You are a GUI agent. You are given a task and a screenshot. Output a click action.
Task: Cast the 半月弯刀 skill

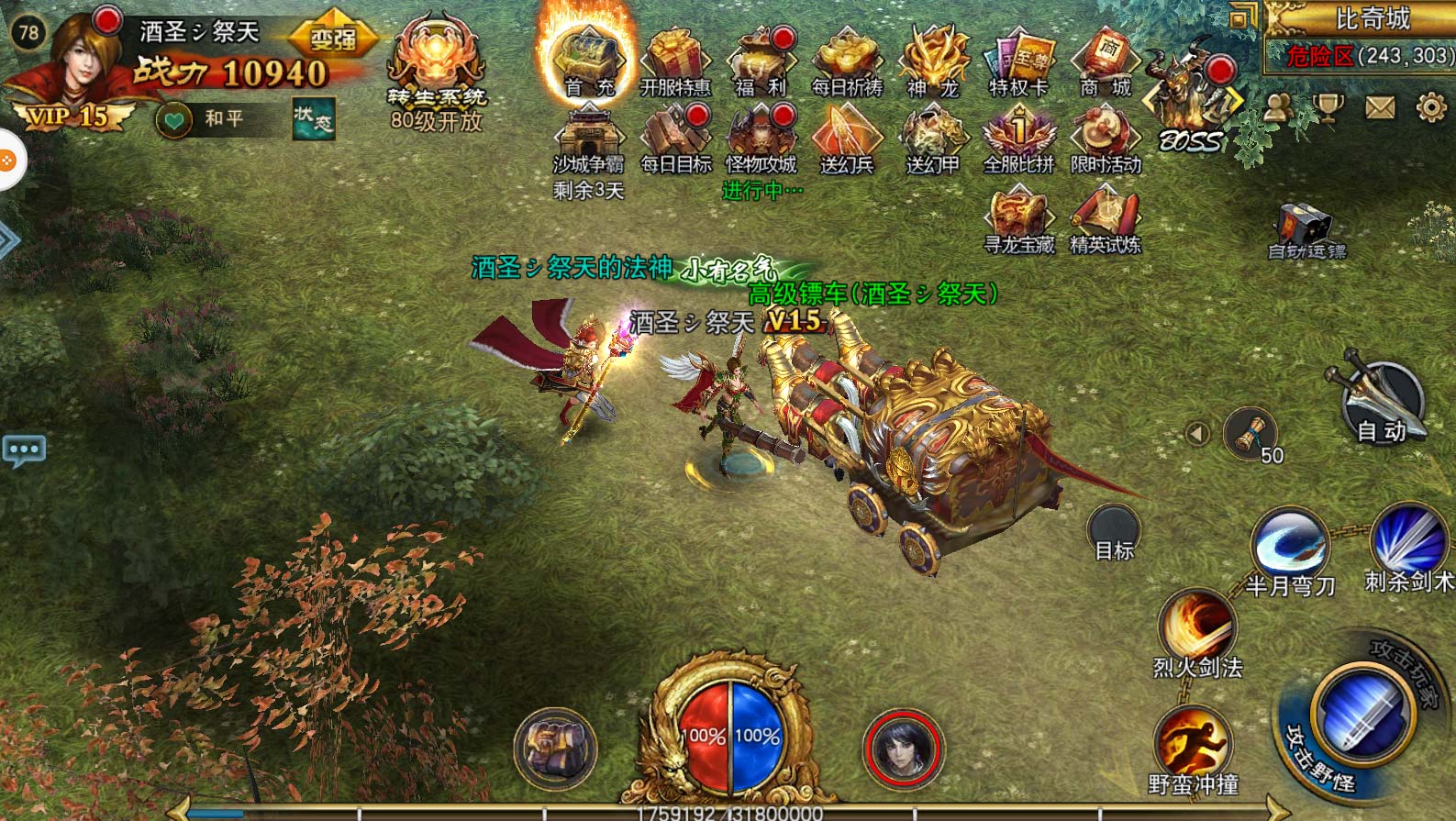pos(1289,549)
